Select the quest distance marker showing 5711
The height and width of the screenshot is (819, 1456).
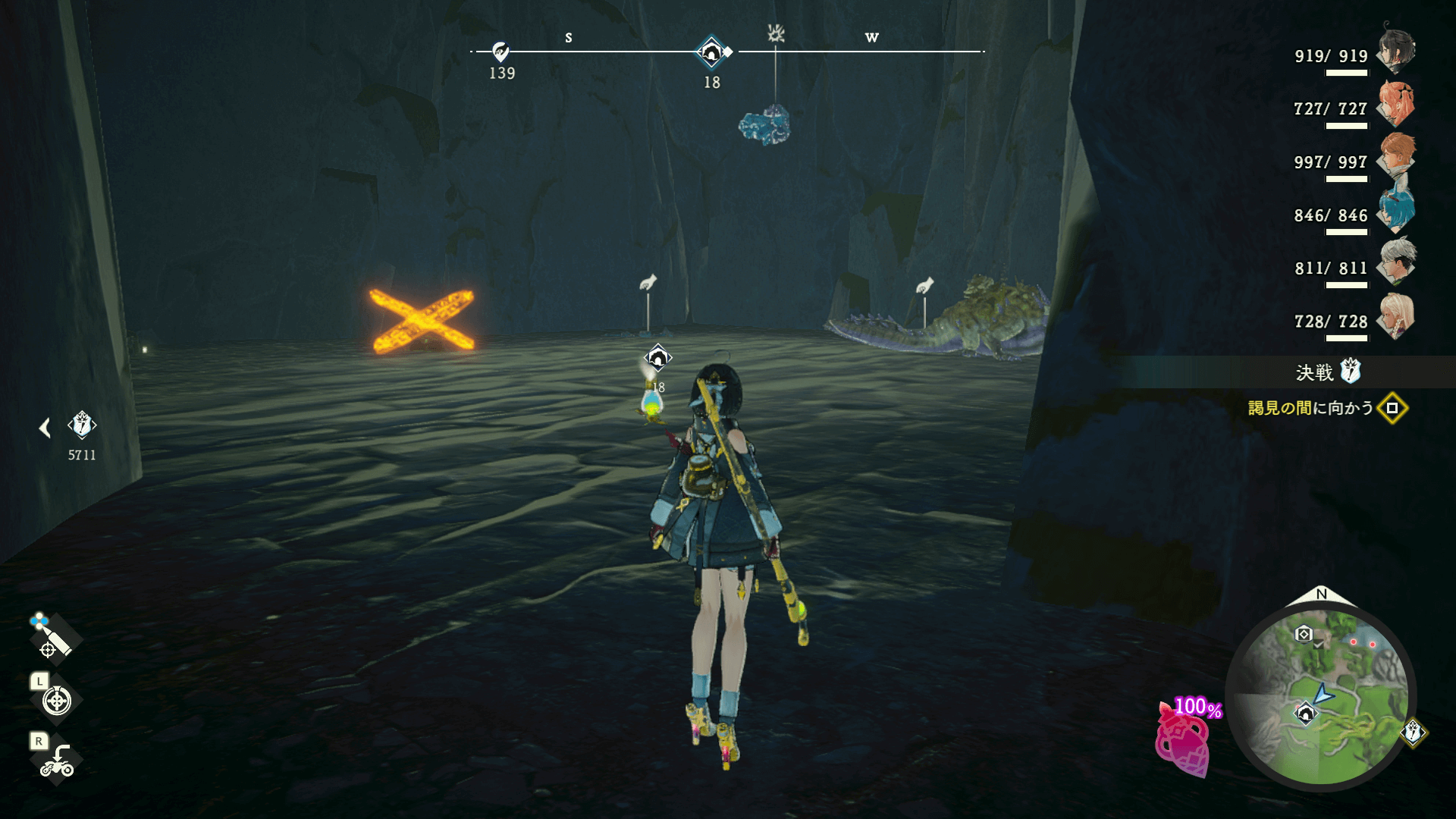(82, 425)
